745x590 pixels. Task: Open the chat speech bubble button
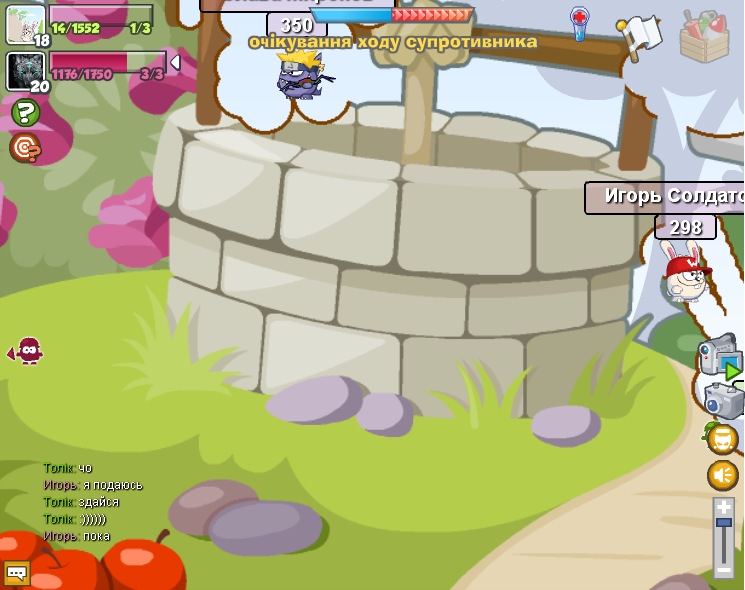pyautogui.click(x=17, y=573)
